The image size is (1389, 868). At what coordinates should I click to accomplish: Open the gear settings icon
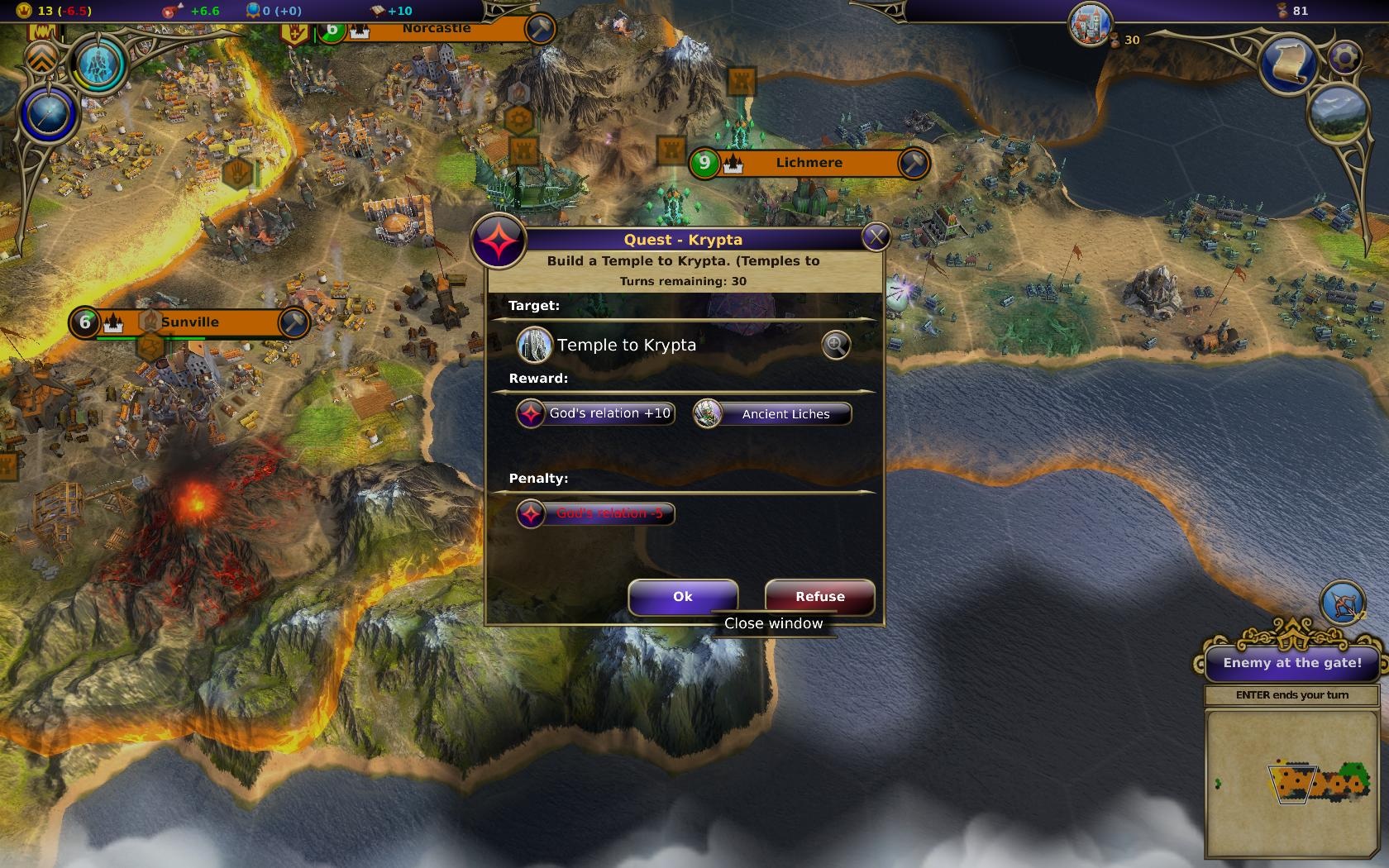point(1346,57)
